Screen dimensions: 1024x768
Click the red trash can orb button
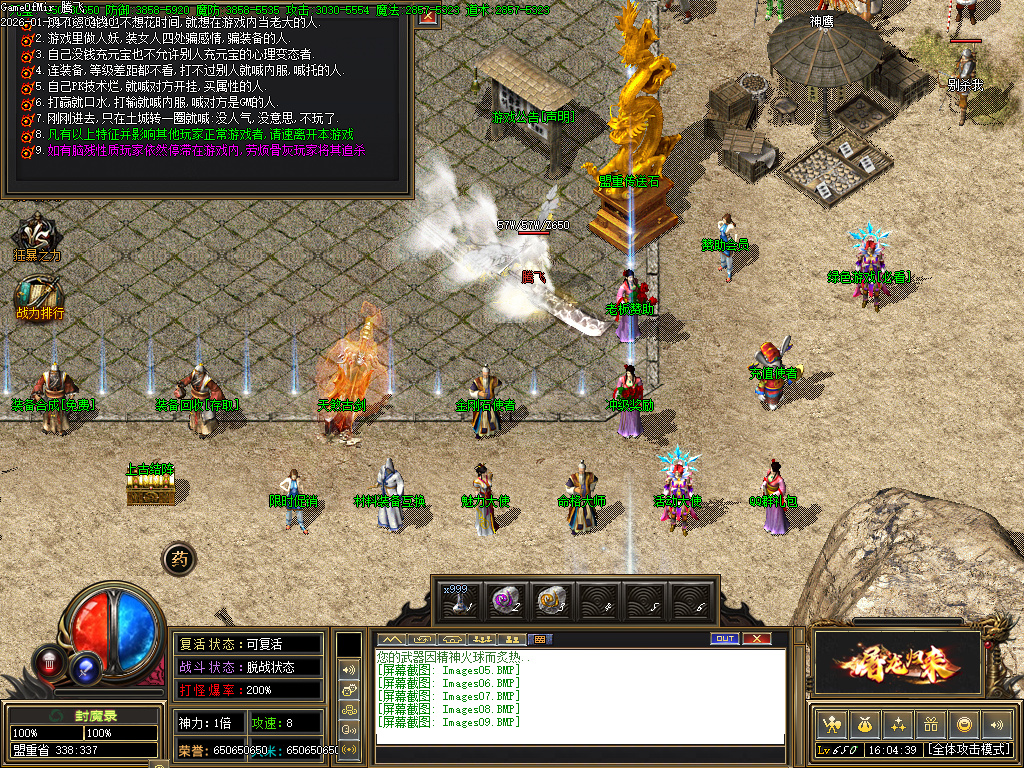pyautogui.click(x=49, y=661)
